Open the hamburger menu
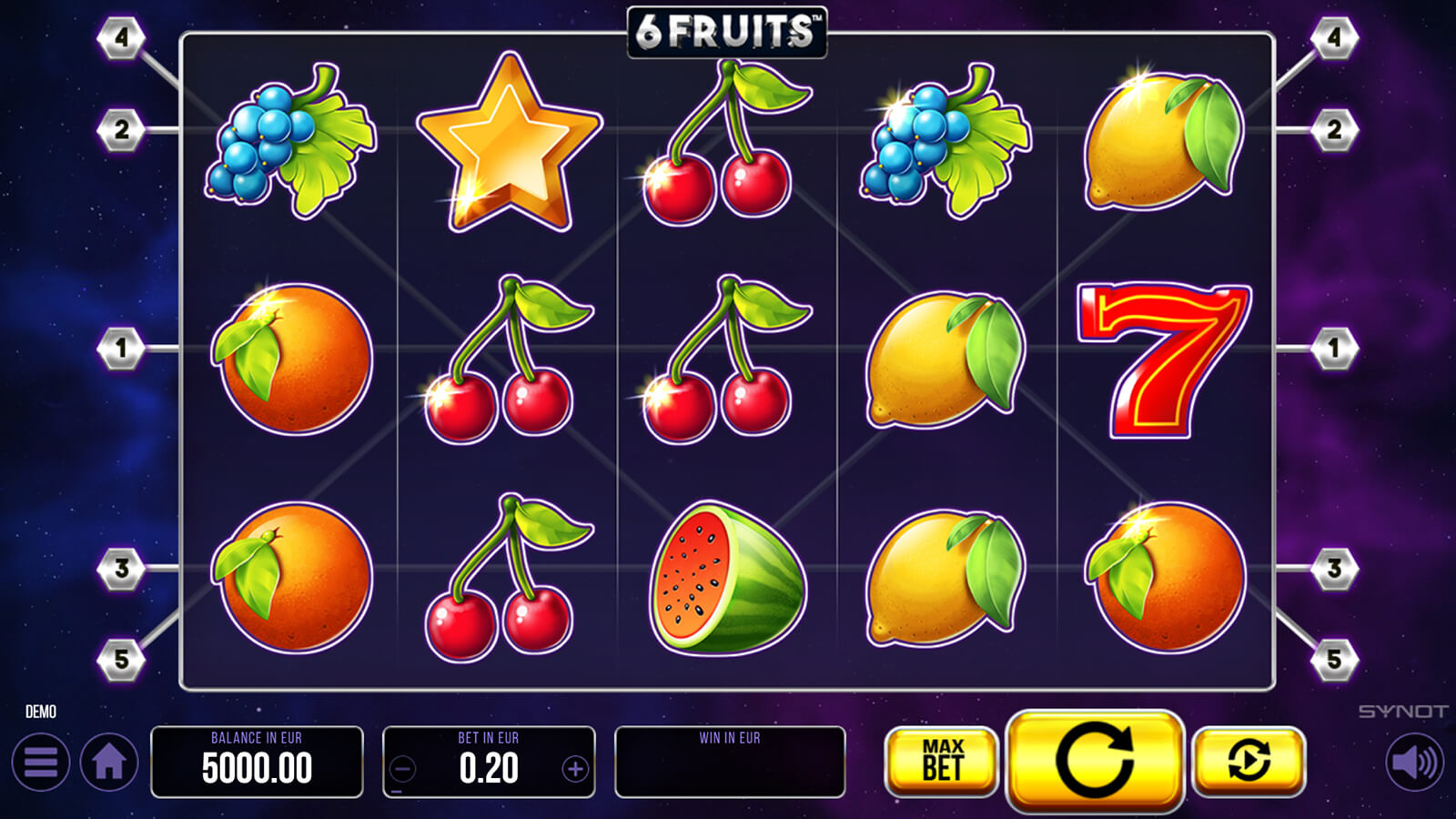The image size is (1456, 819). point(41,762)
